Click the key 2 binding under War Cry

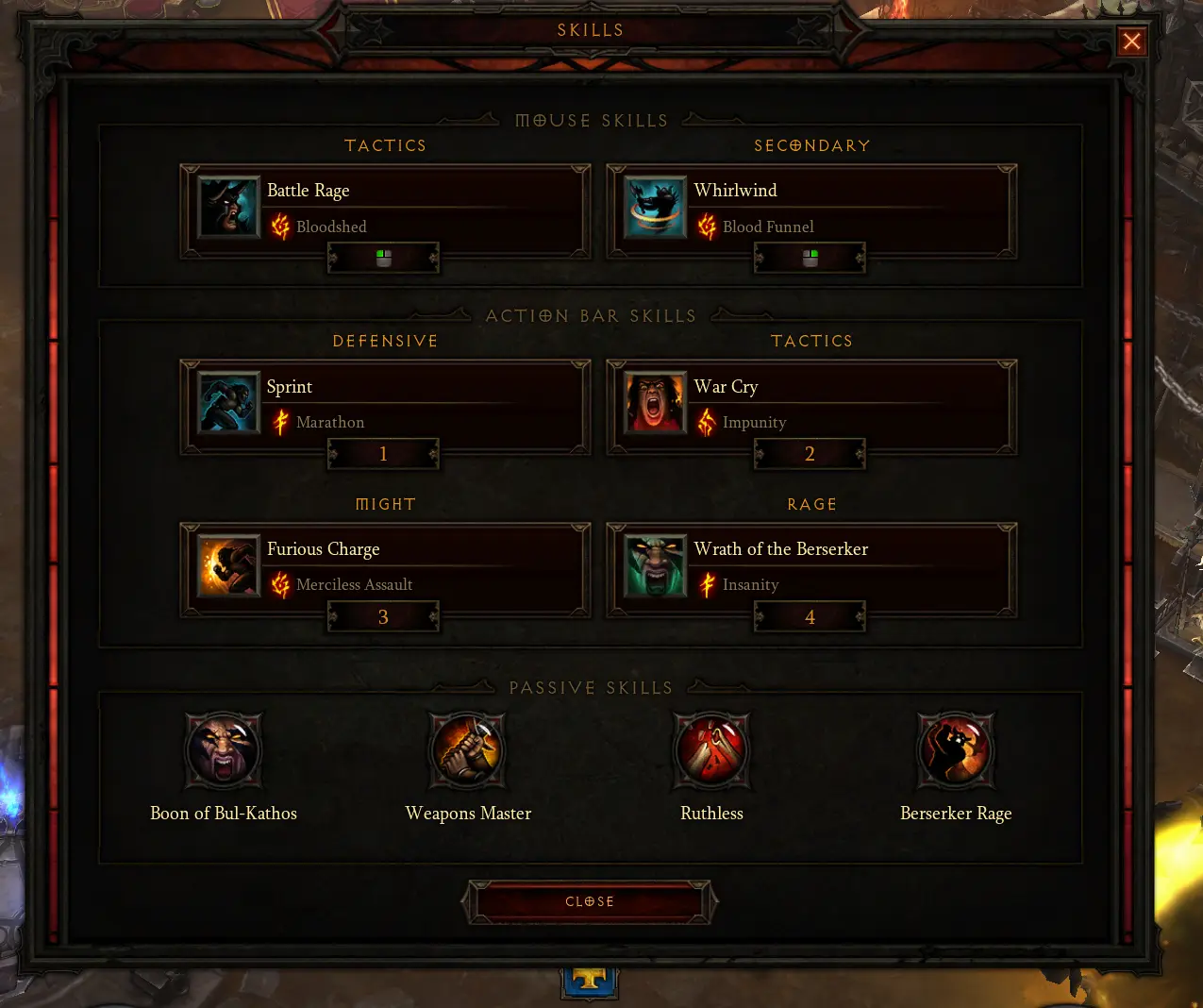(x=810, y=454)
